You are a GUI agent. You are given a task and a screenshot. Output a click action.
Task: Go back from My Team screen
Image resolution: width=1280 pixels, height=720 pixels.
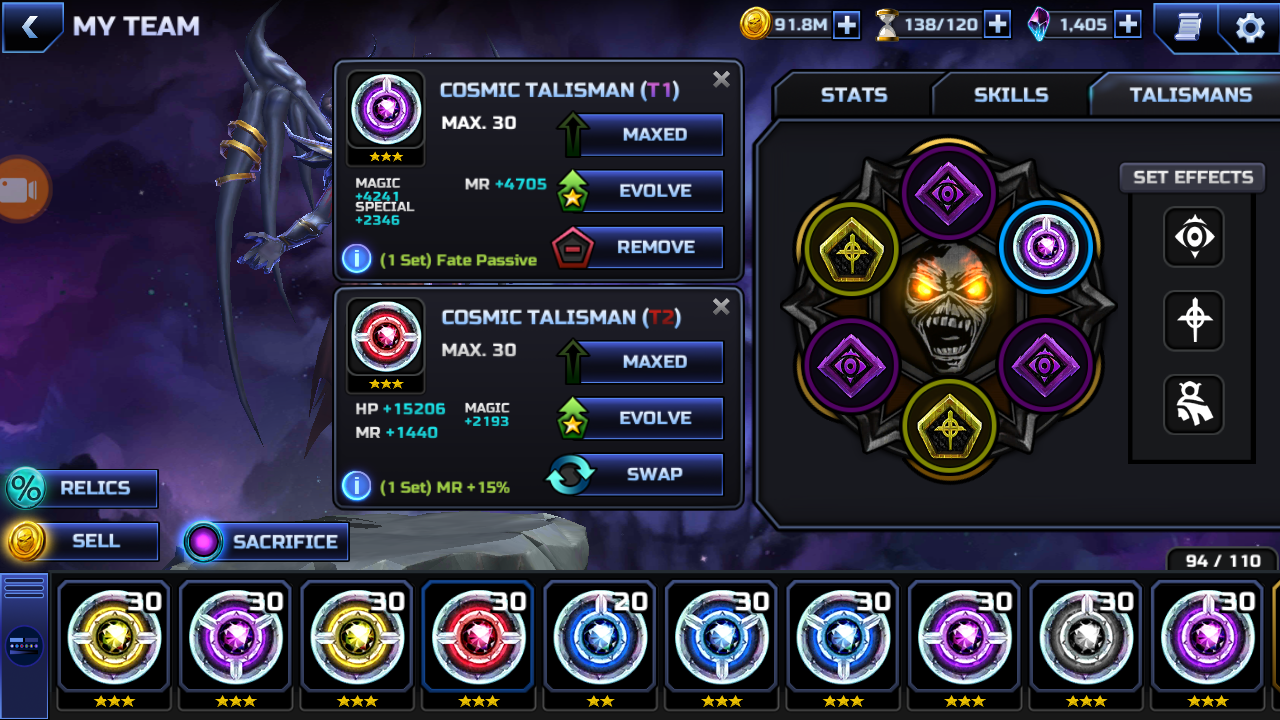[30, 27]
